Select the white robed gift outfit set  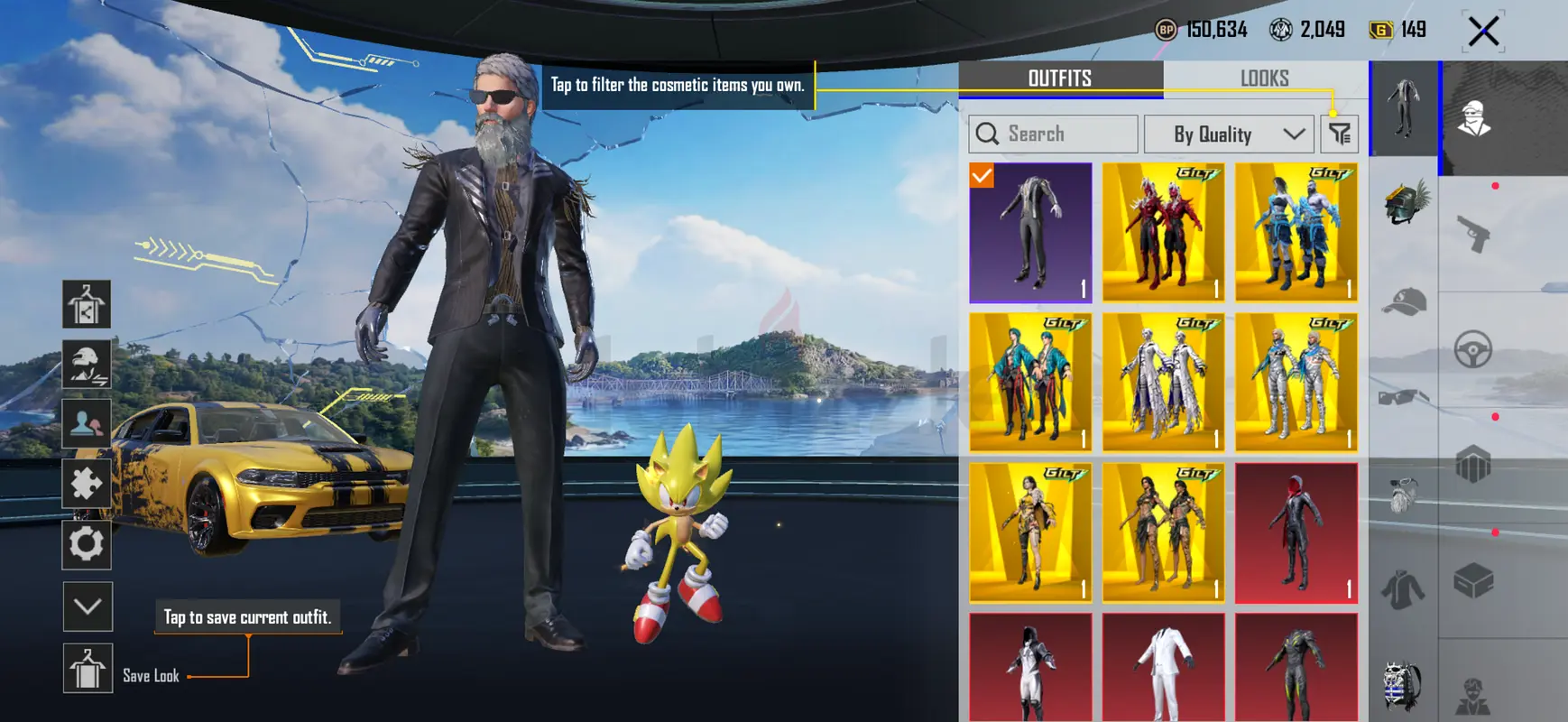(1163, 383)
